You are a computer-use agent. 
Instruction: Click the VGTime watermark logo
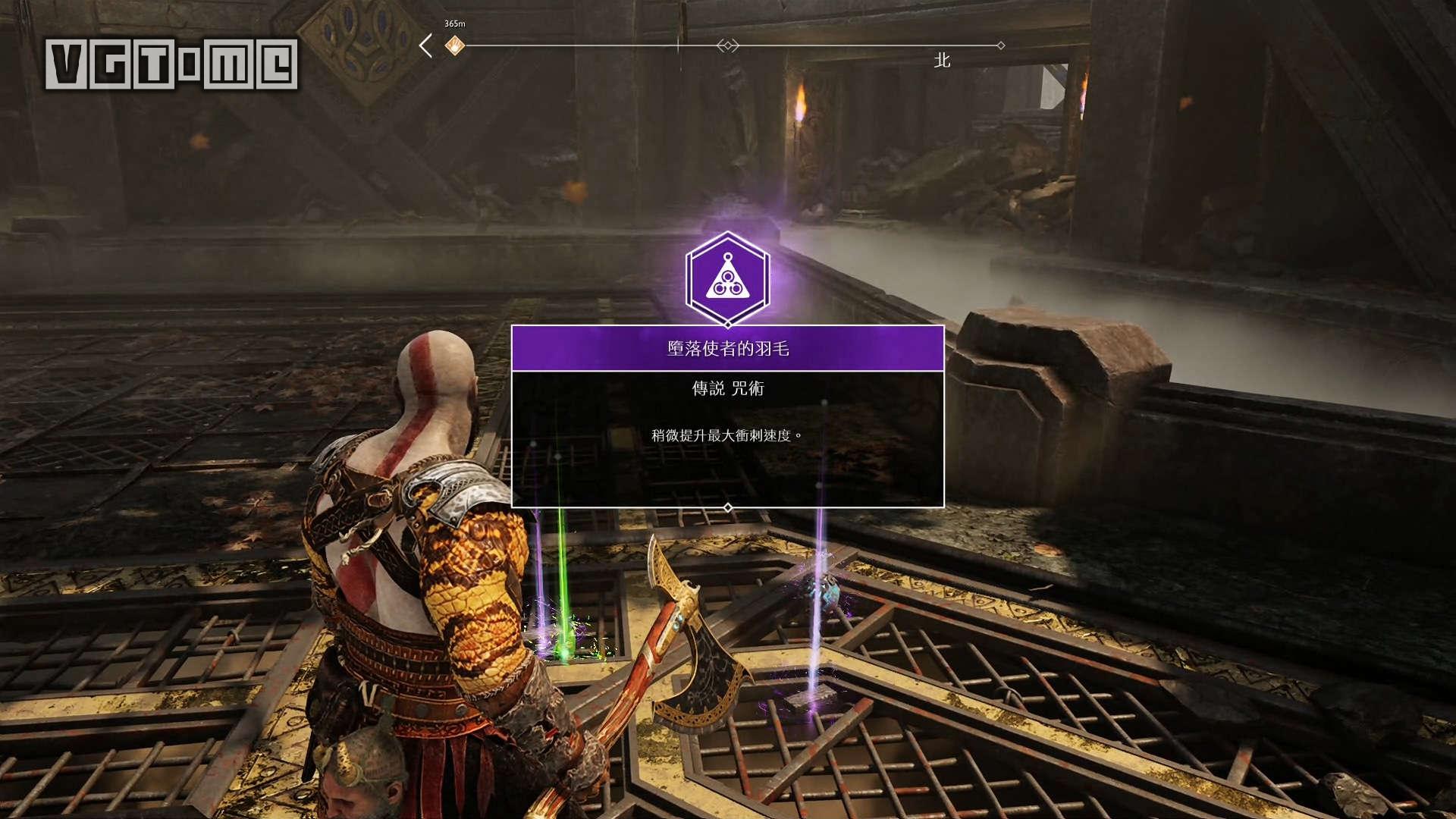tap(171, 64)
